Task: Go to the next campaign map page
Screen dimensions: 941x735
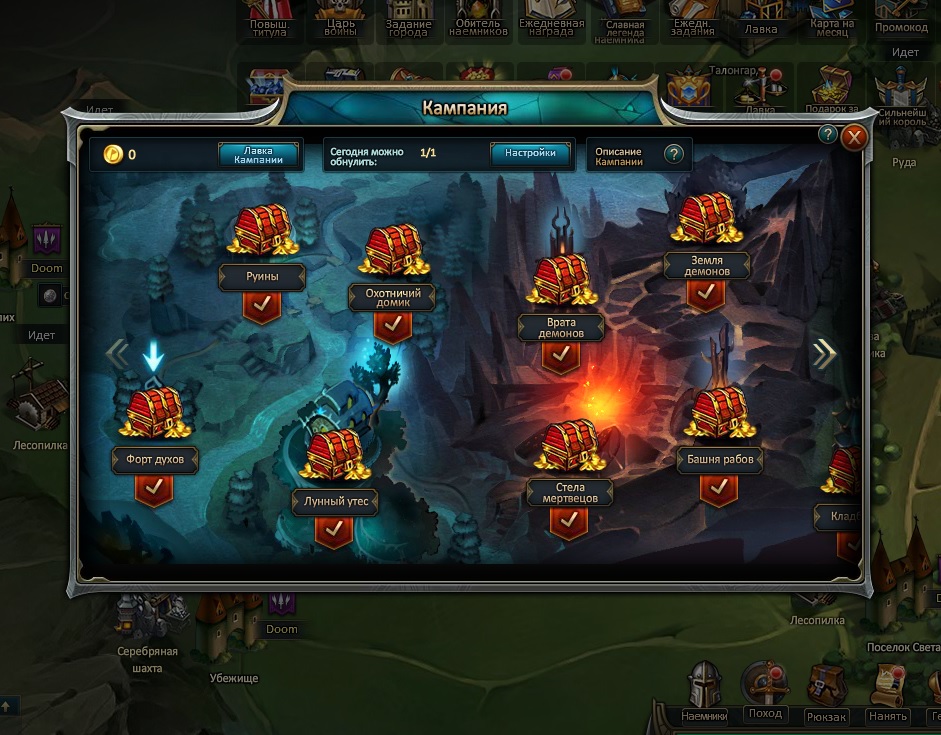Action: pyautogui.click(x=824, y=352)
